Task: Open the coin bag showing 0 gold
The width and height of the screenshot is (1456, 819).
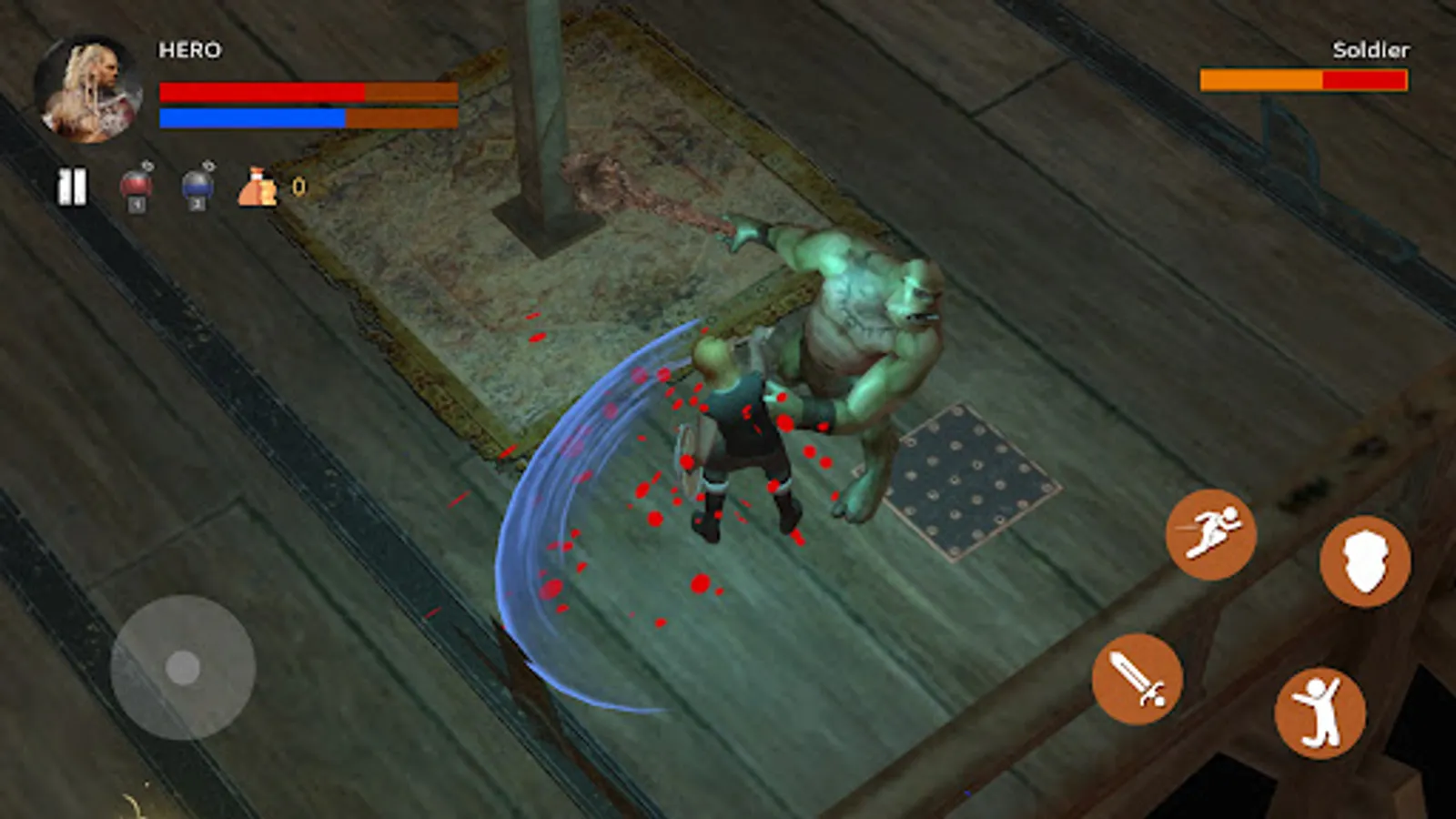Action: click(256, 186)
